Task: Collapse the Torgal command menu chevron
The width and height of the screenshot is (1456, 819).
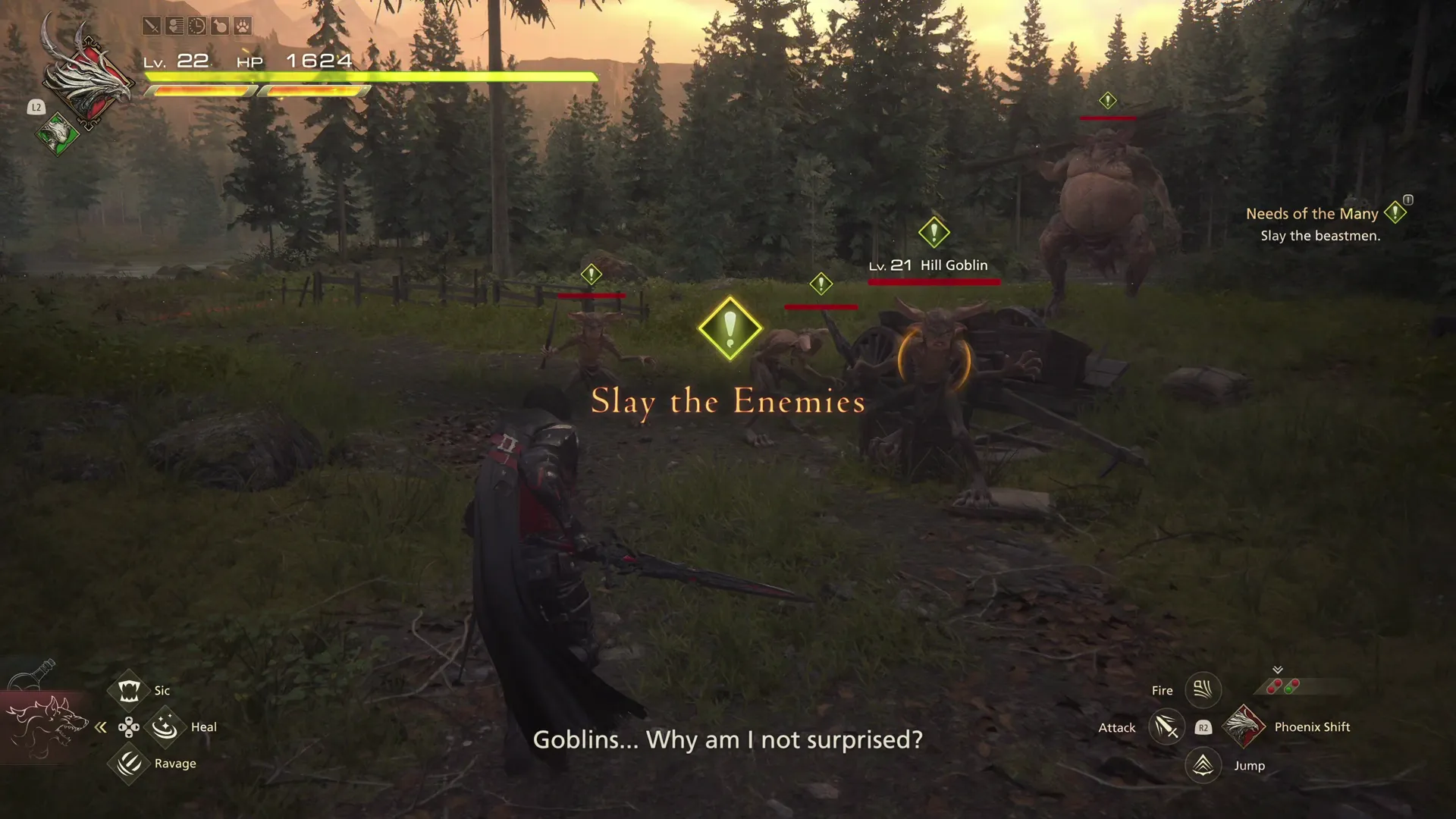Action: (x=101, y=726)
